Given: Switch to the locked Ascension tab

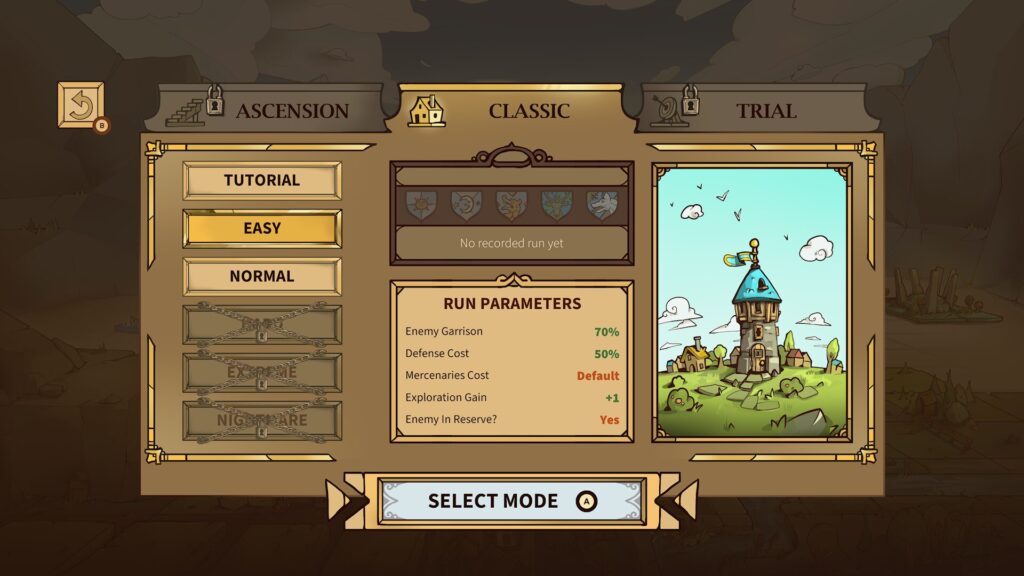Looking at the screenshot, I should click(270, 110).
